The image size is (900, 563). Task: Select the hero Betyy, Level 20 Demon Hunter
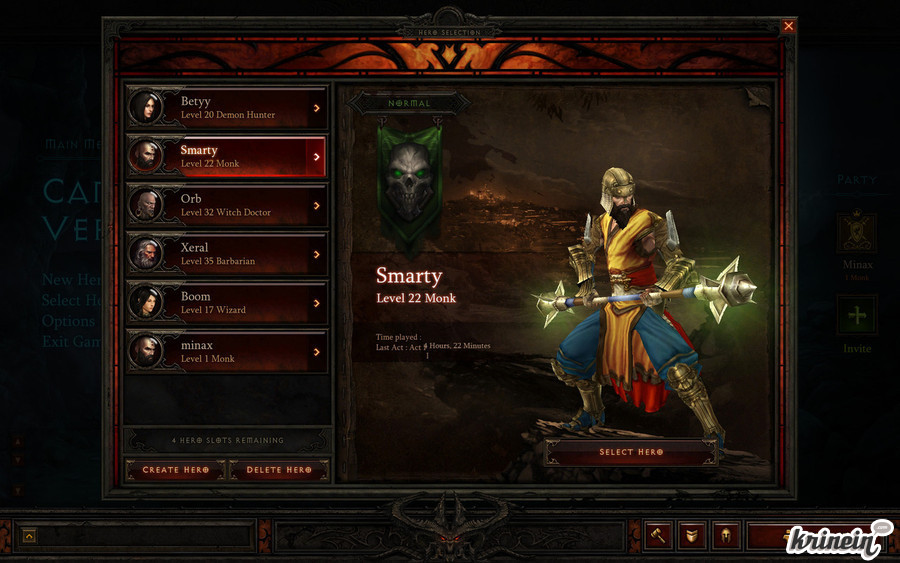(227, 108)
